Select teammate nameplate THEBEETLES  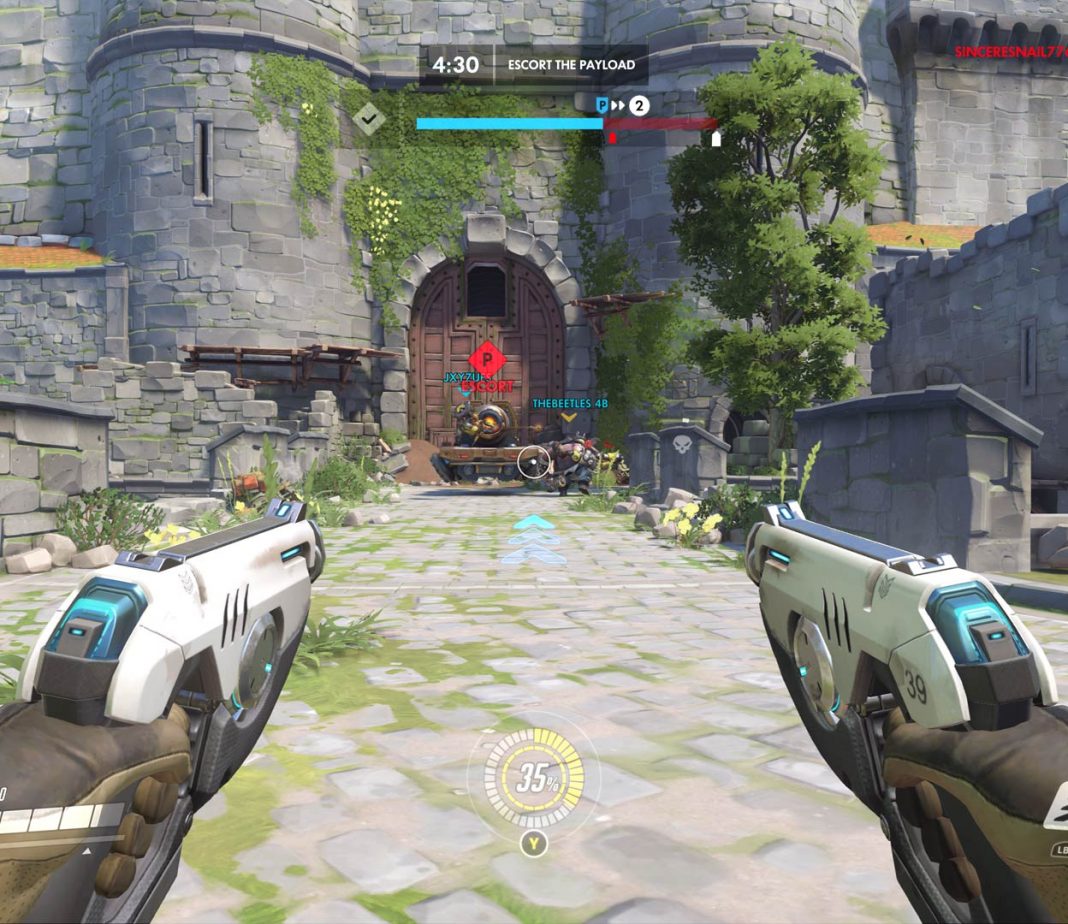coord(569,403)
